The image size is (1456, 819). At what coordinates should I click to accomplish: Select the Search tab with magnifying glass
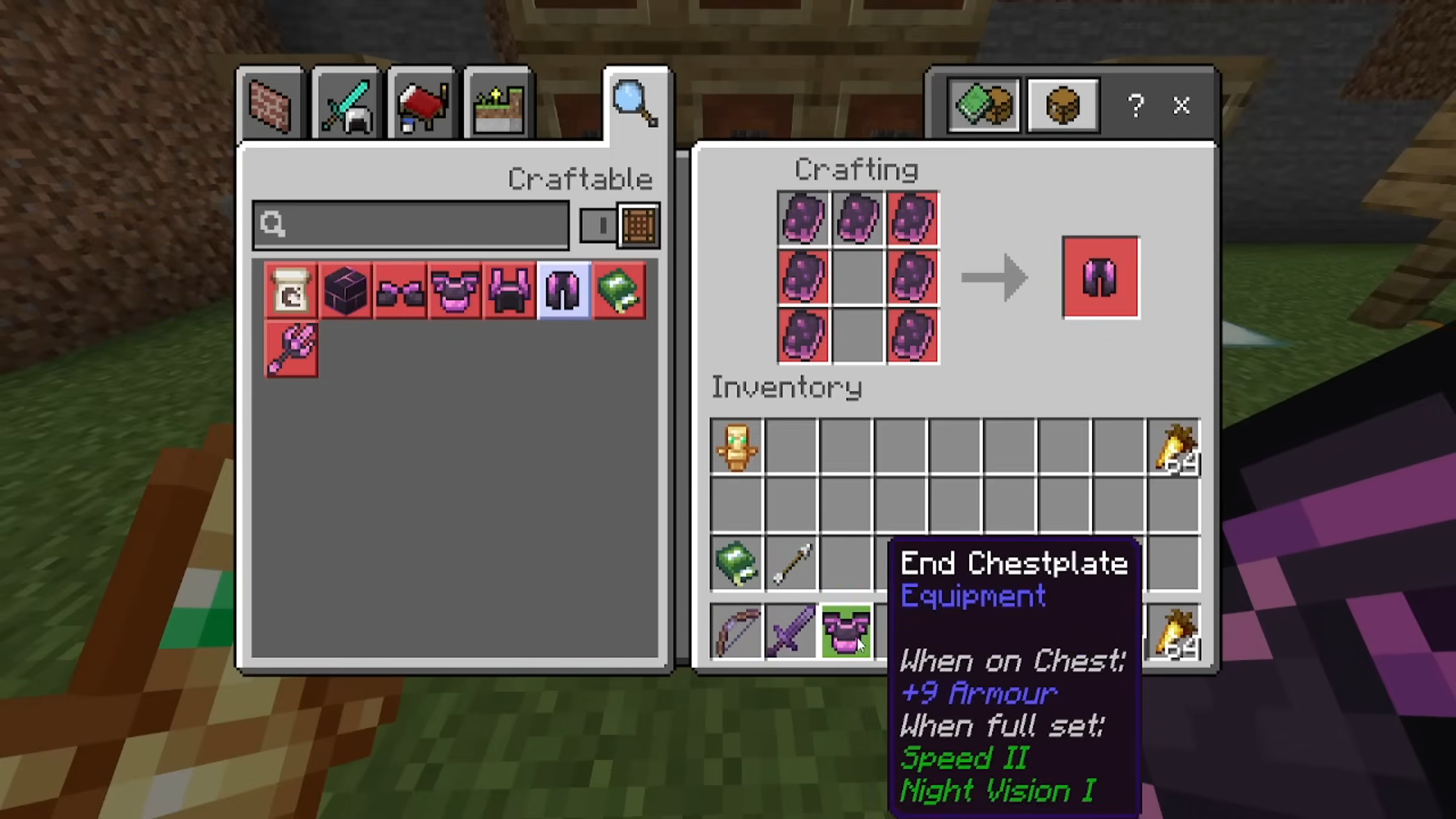[635, 104]
